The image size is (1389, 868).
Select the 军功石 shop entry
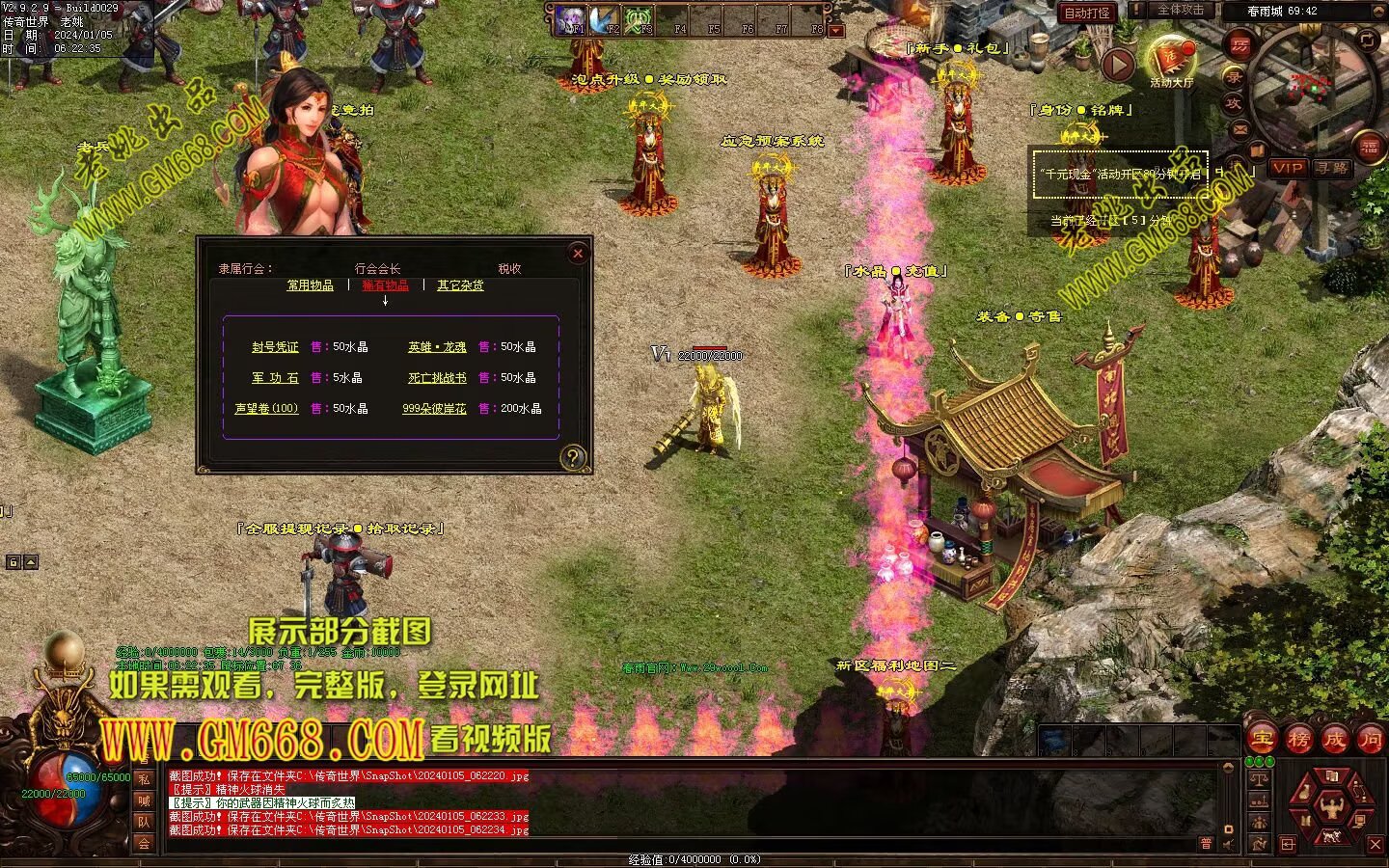(276, 378)
